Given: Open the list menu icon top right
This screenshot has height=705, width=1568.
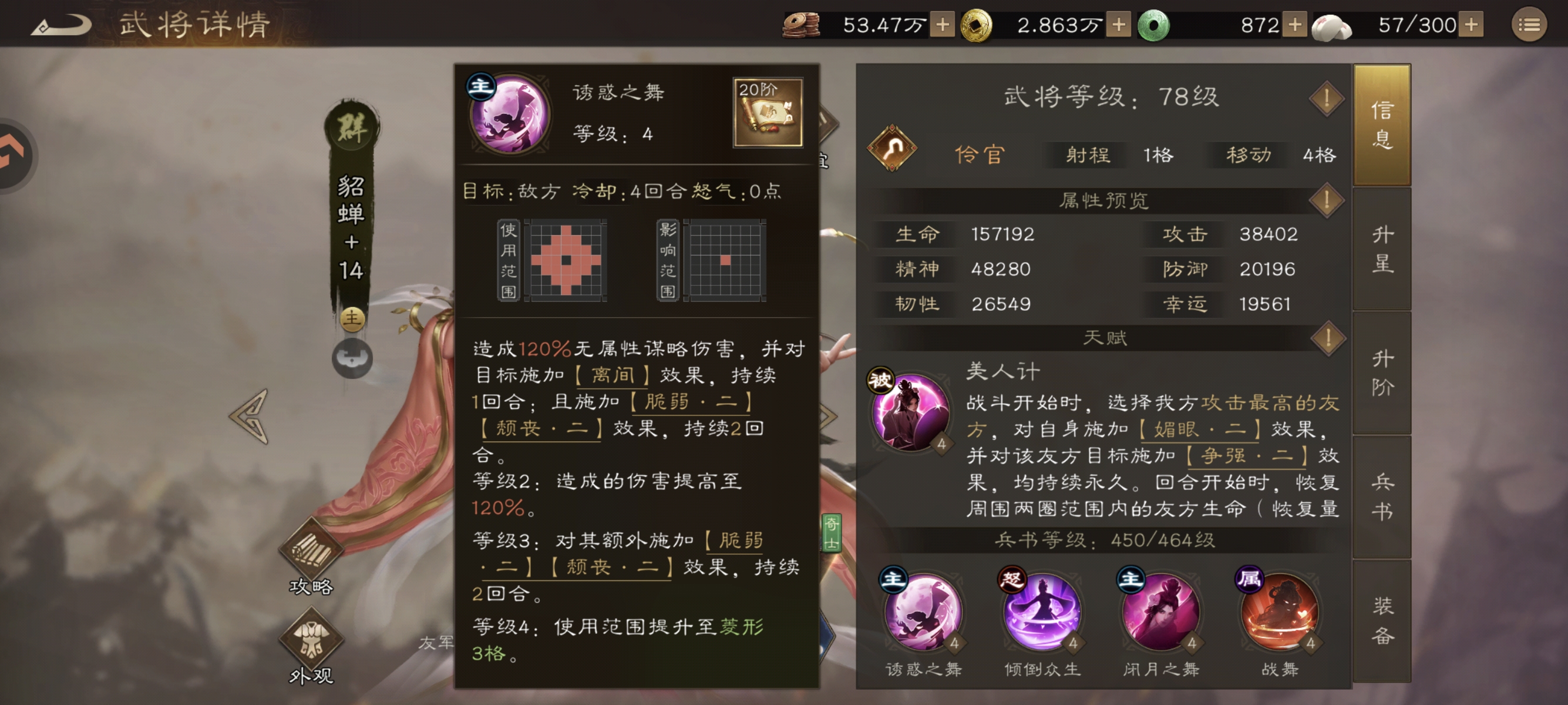Looking at the screenshot, I should click(1529, 24).
